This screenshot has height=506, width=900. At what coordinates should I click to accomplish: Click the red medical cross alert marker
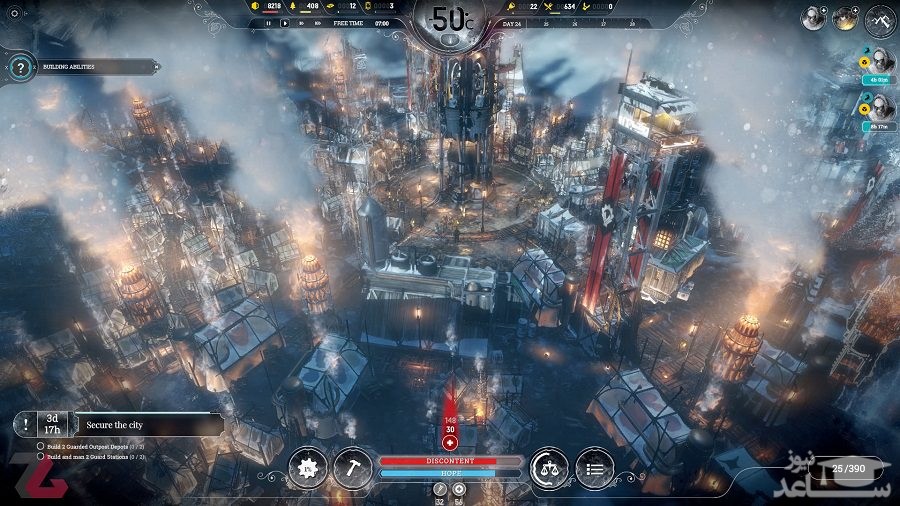pyautogui.click(x=450, y=442)
